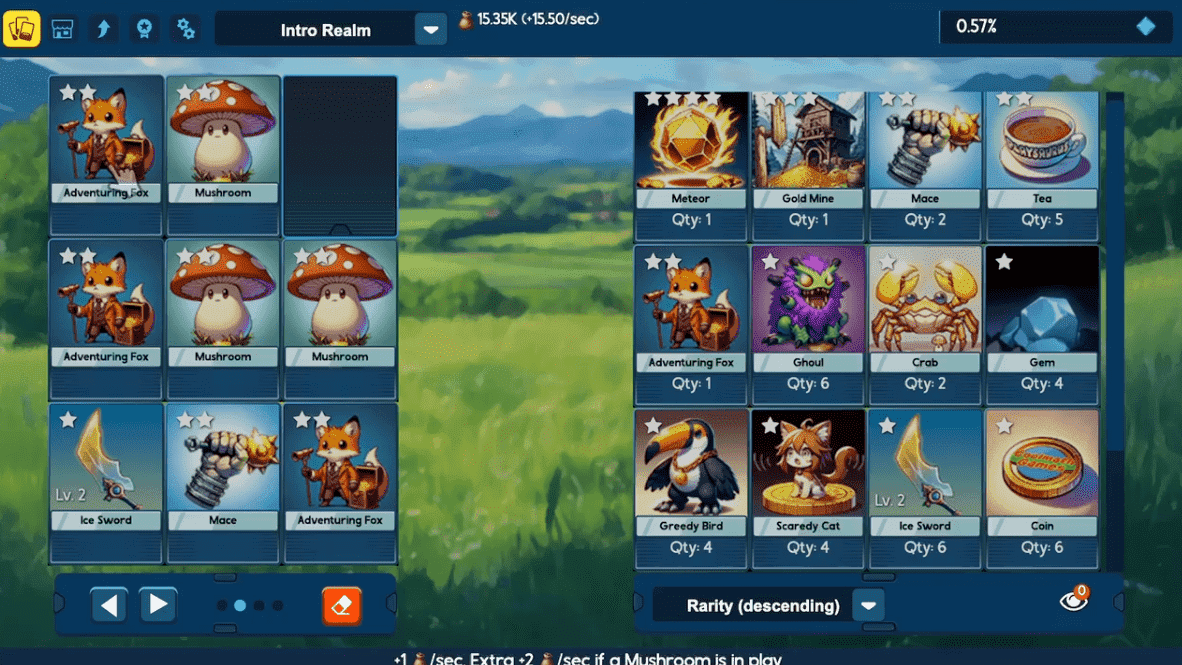Toggle the eye visibility icon
The image size is (1182, 665).
1073,600
